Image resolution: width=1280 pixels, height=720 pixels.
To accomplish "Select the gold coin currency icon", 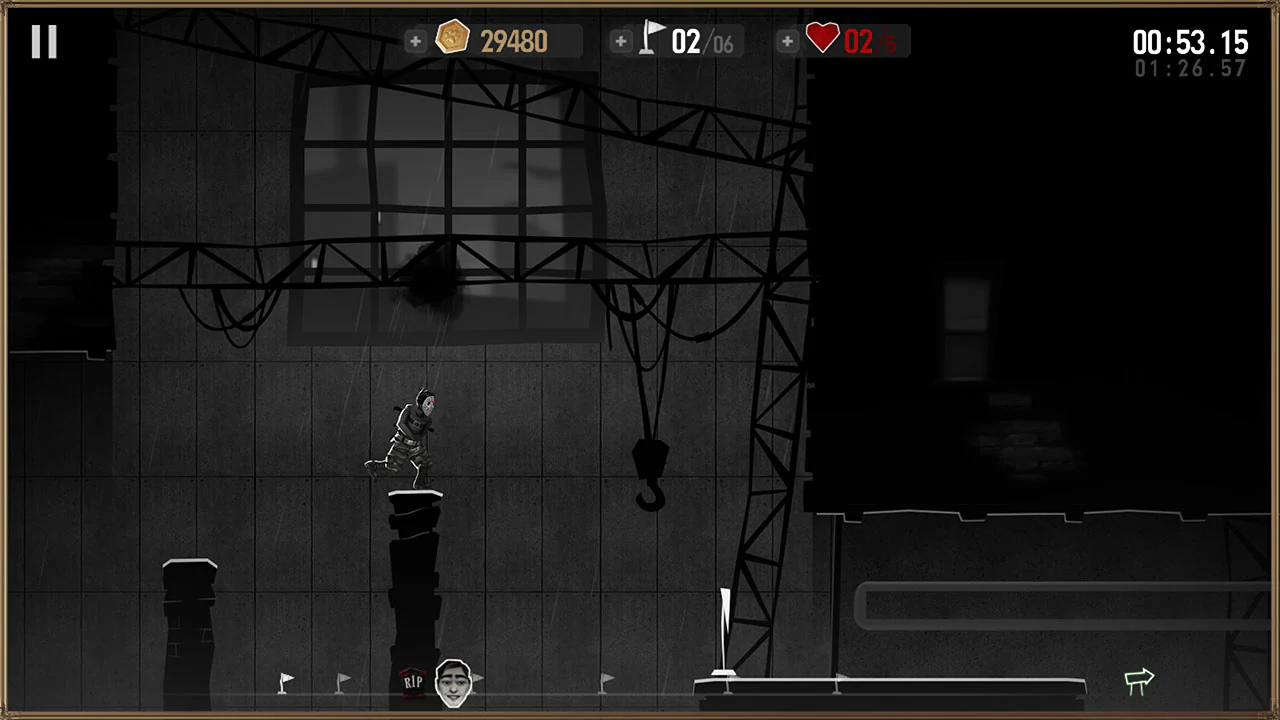I will pyautogui.click(x=453, y=39).
